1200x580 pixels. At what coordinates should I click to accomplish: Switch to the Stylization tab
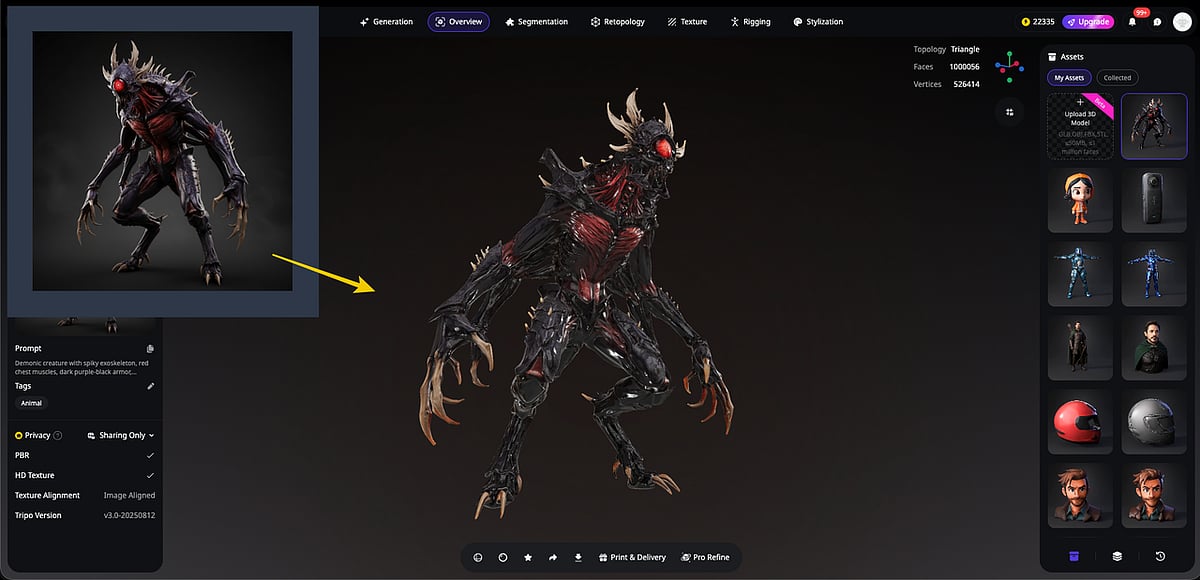click(x=817, y=22)
